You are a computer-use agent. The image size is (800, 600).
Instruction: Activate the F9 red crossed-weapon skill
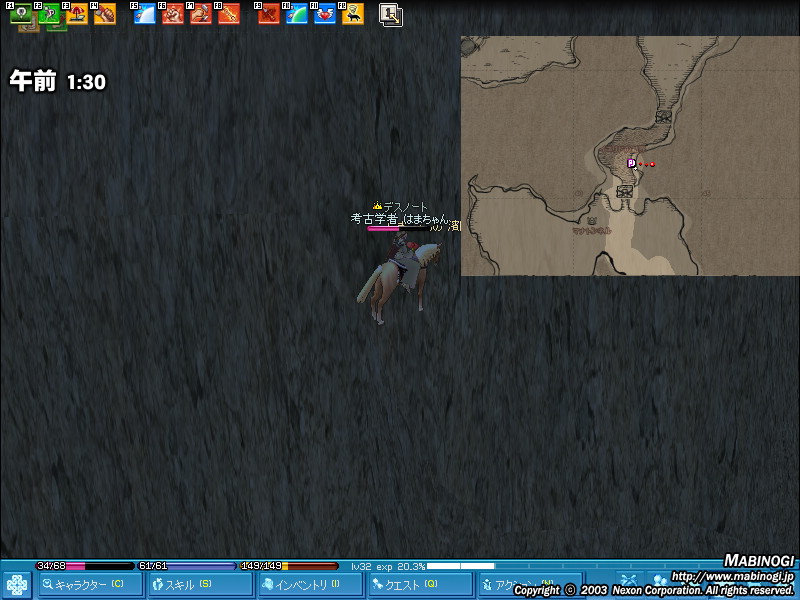pyautogui.click(x=269, y=14)
